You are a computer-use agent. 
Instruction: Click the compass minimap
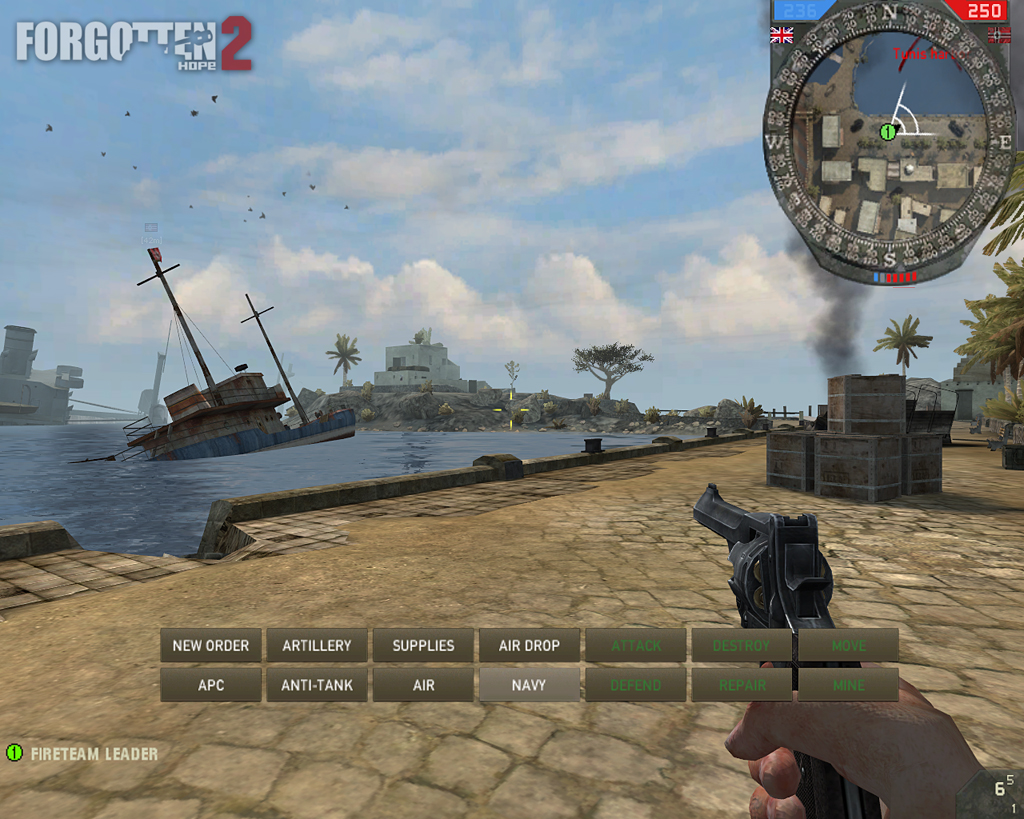pos(889,140)
